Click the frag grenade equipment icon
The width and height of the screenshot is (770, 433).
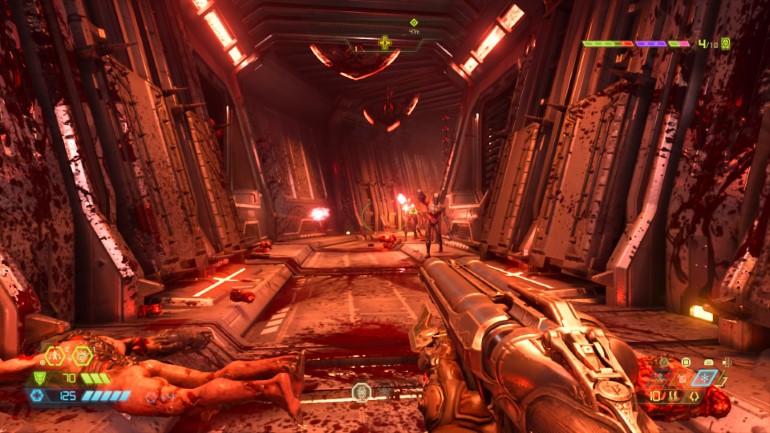[x=682, y=377]
